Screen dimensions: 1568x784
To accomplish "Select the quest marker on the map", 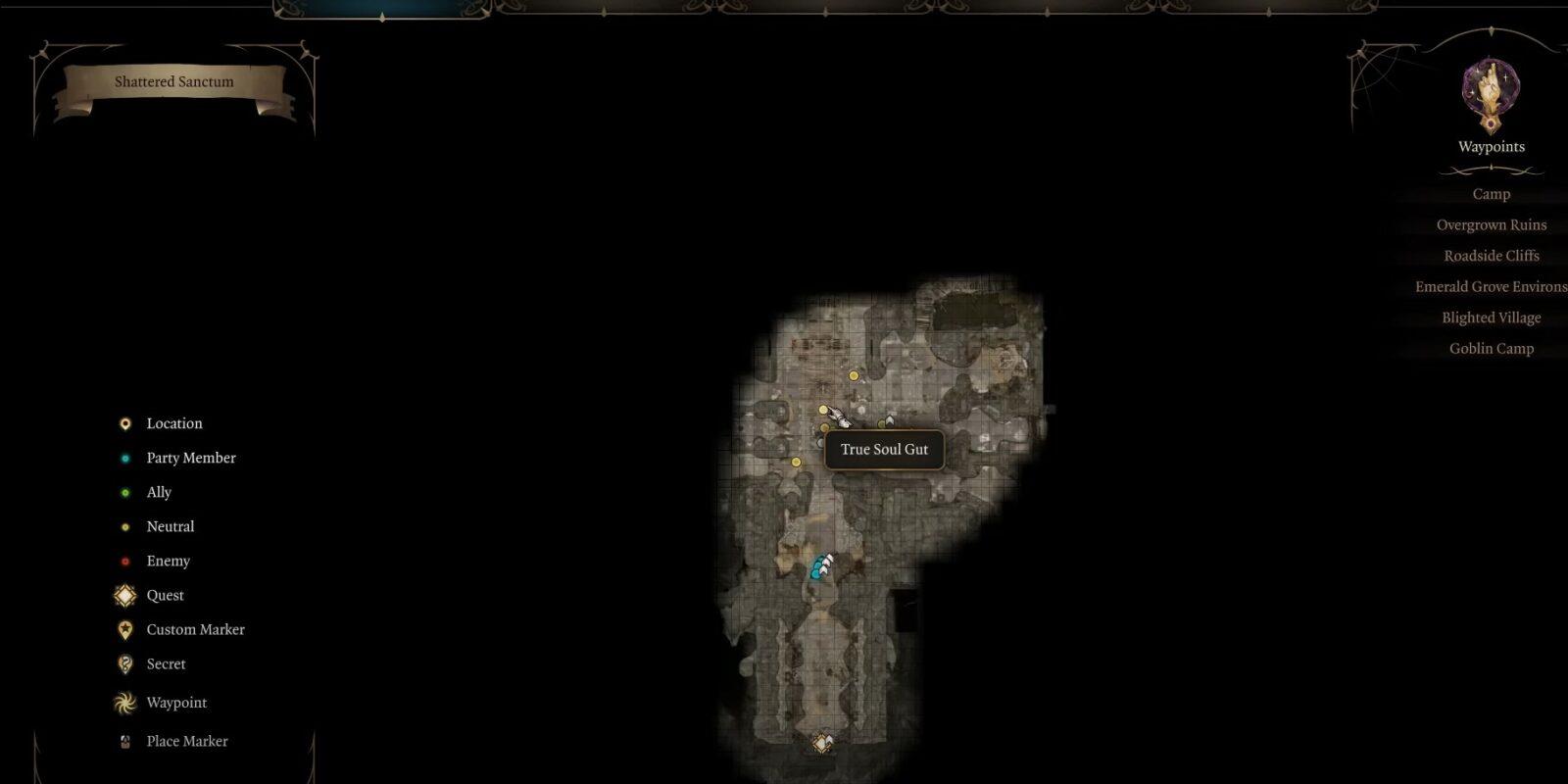I will coord(822,744).
